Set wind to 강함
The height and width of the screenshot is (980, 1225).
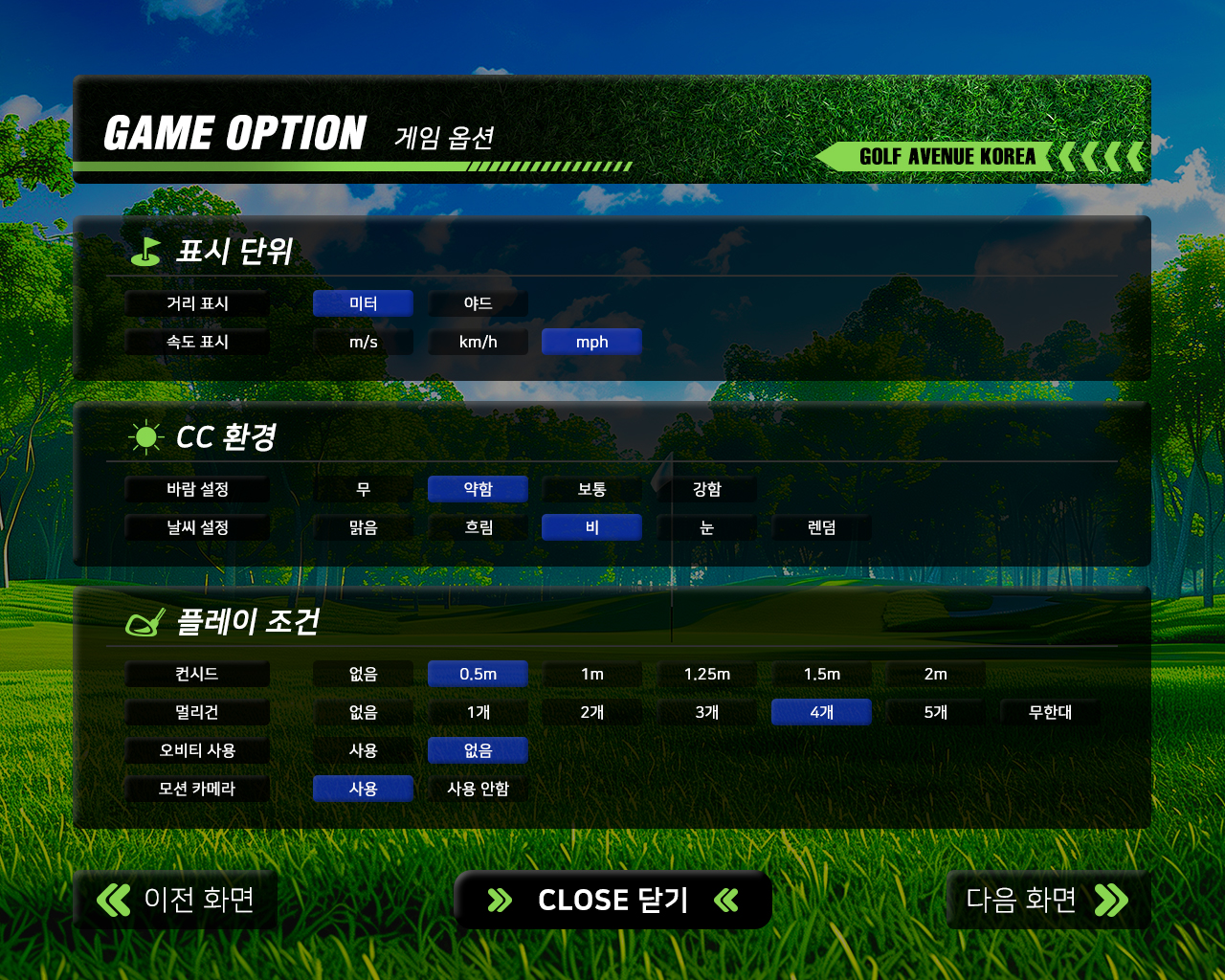point(706,489)
